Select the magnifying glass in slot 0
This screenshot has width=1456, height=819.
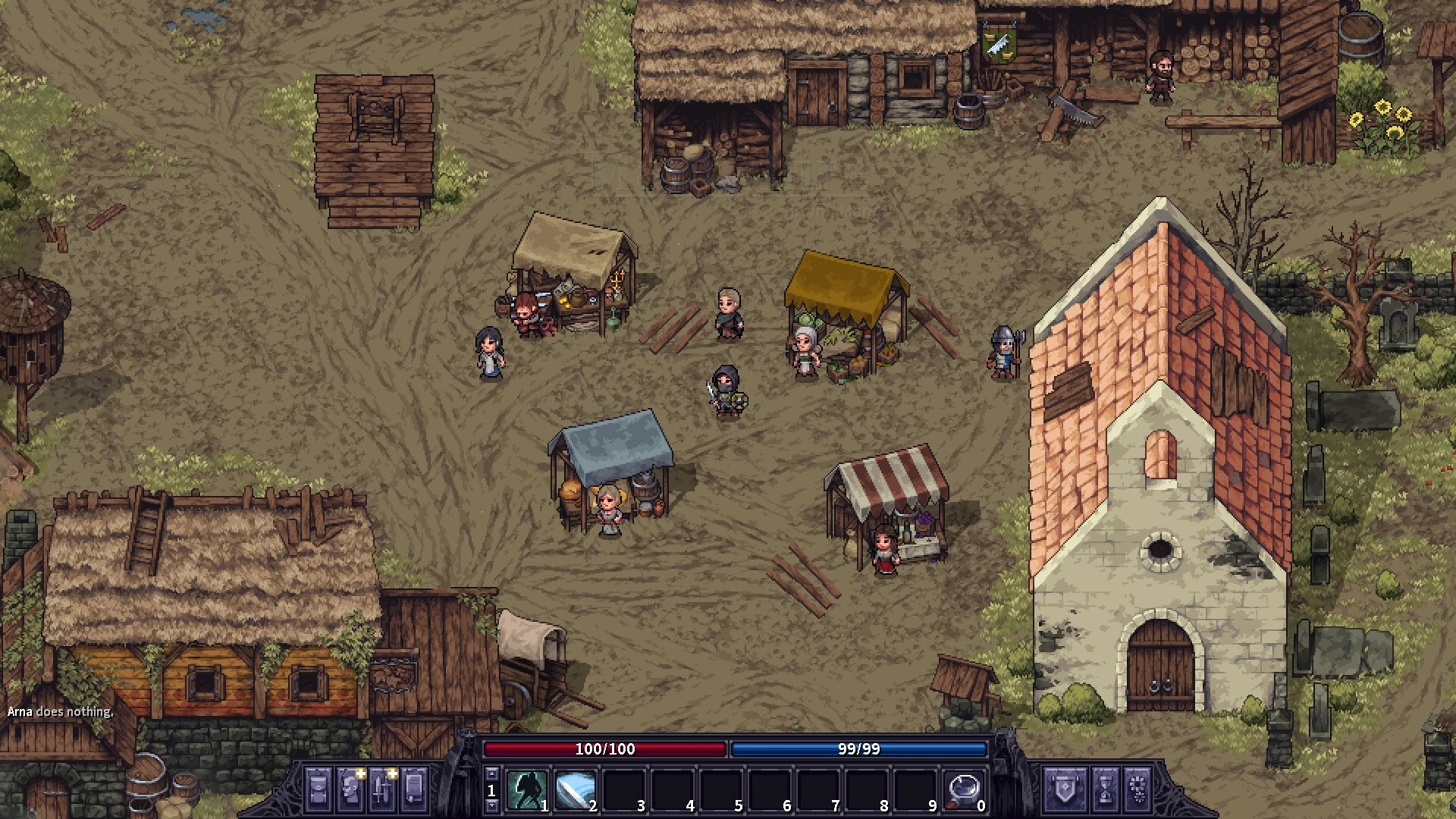coord(963,790)
